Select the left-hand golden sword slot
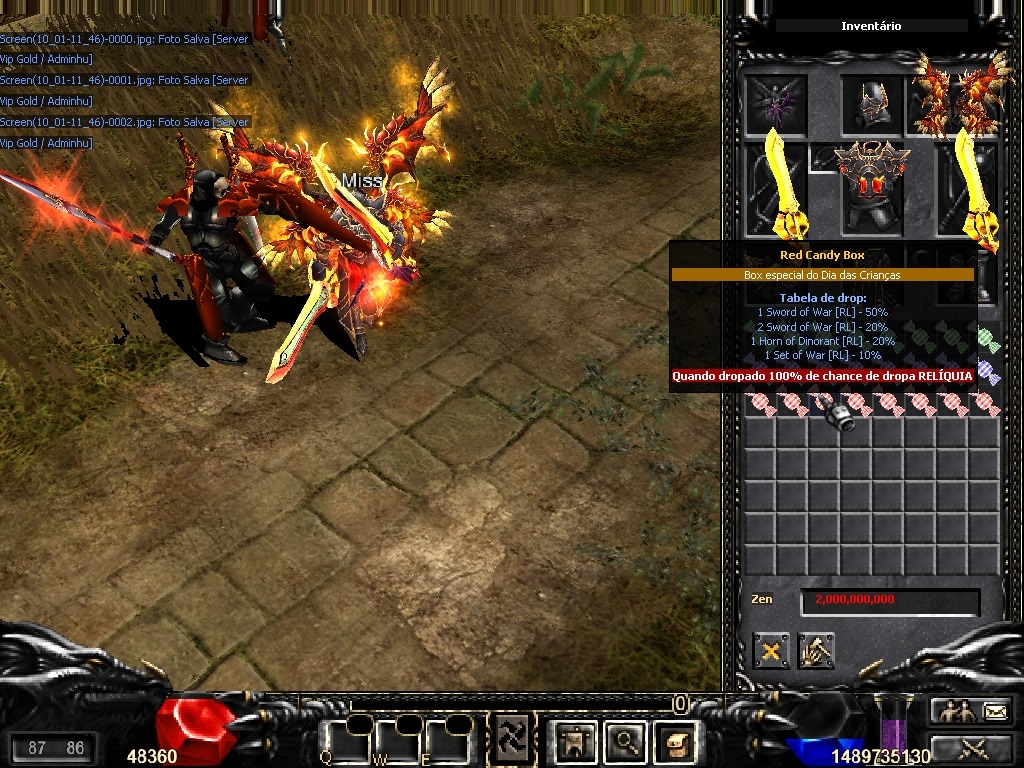Screen dimensions: 1024x768 coord(778,187)
